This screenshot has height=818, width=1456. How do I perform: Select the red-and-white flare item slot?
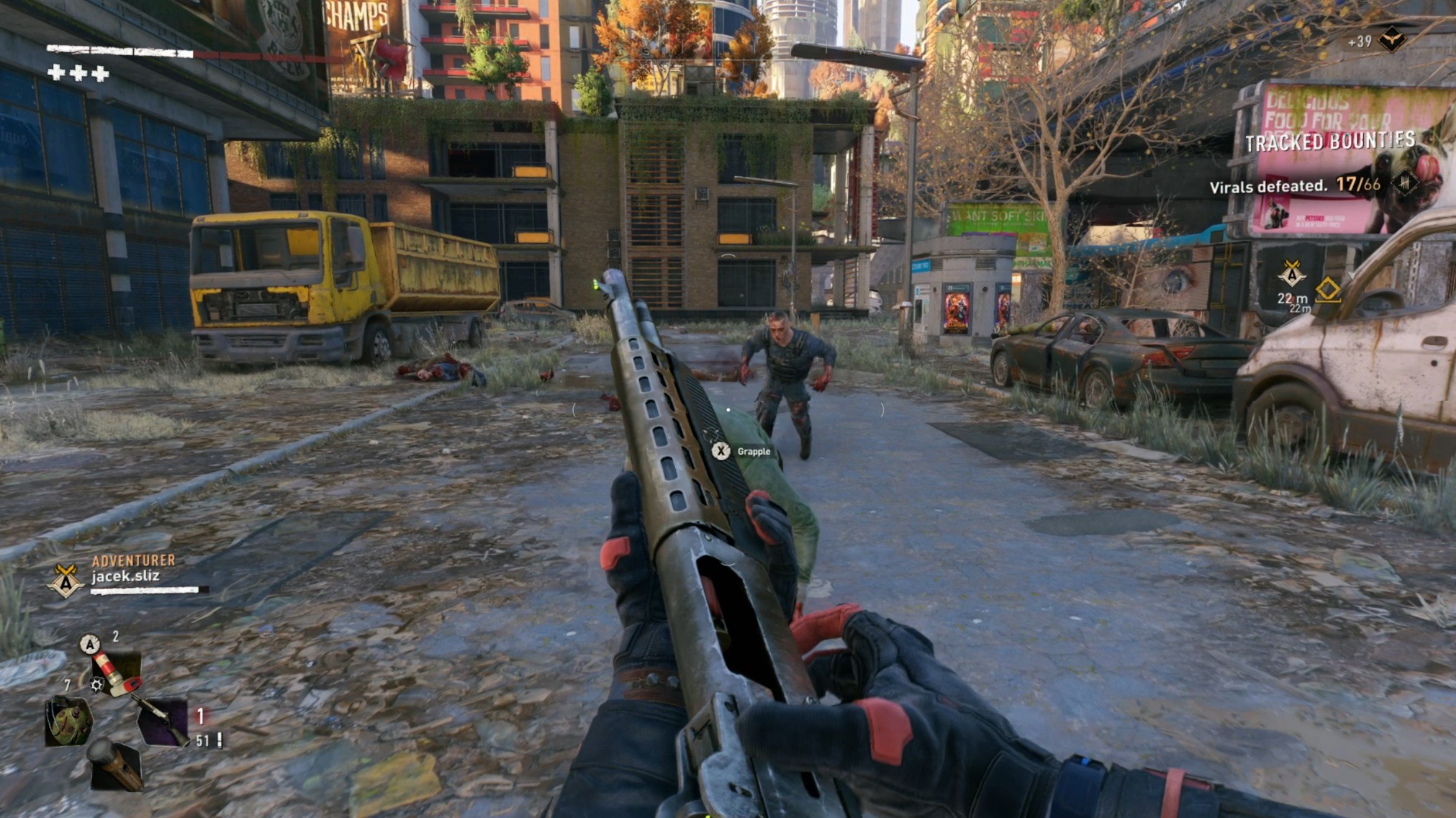pos(117,673)
